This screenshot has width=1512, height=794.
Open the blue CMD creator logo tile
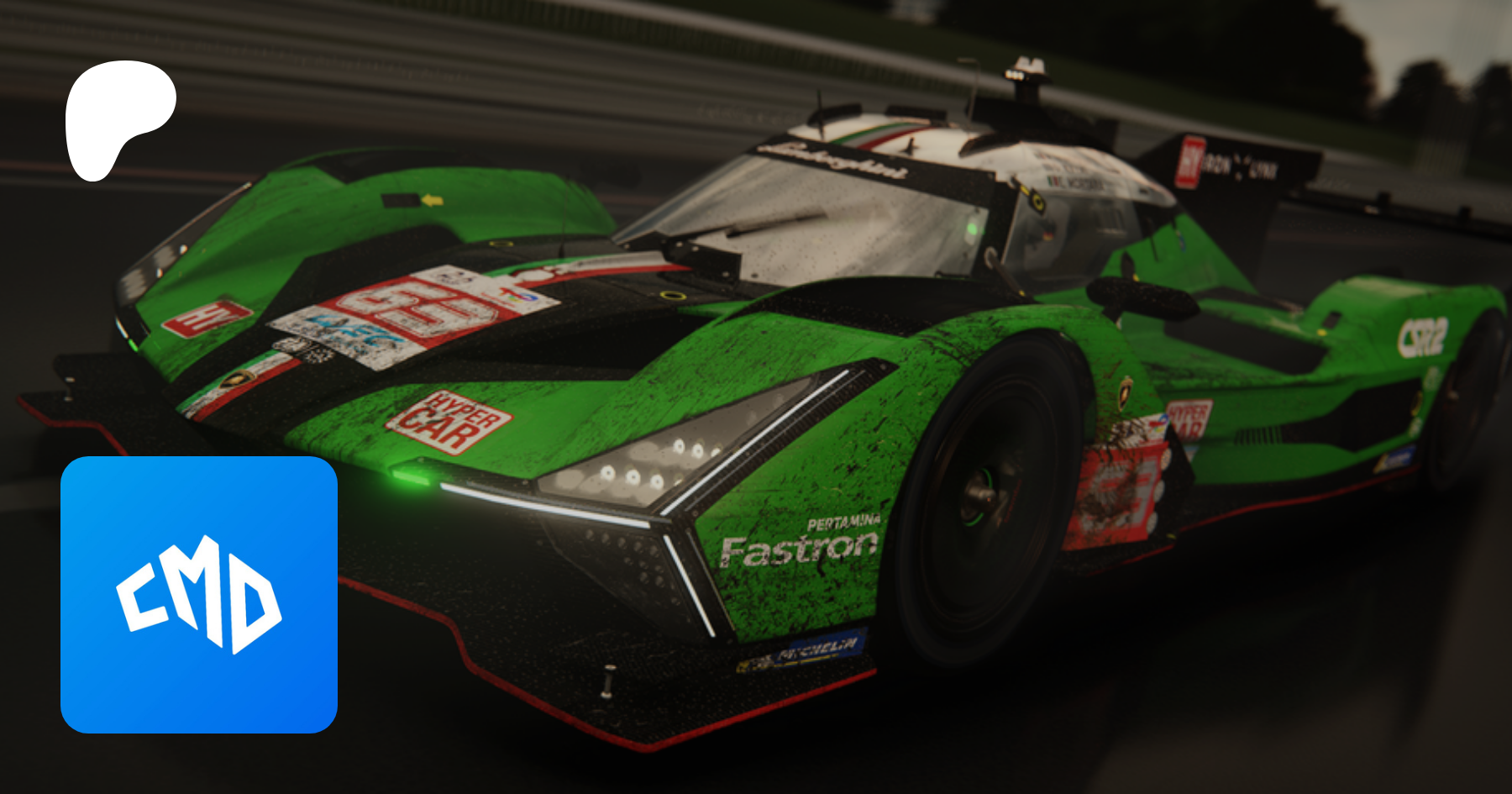[199, 594]
